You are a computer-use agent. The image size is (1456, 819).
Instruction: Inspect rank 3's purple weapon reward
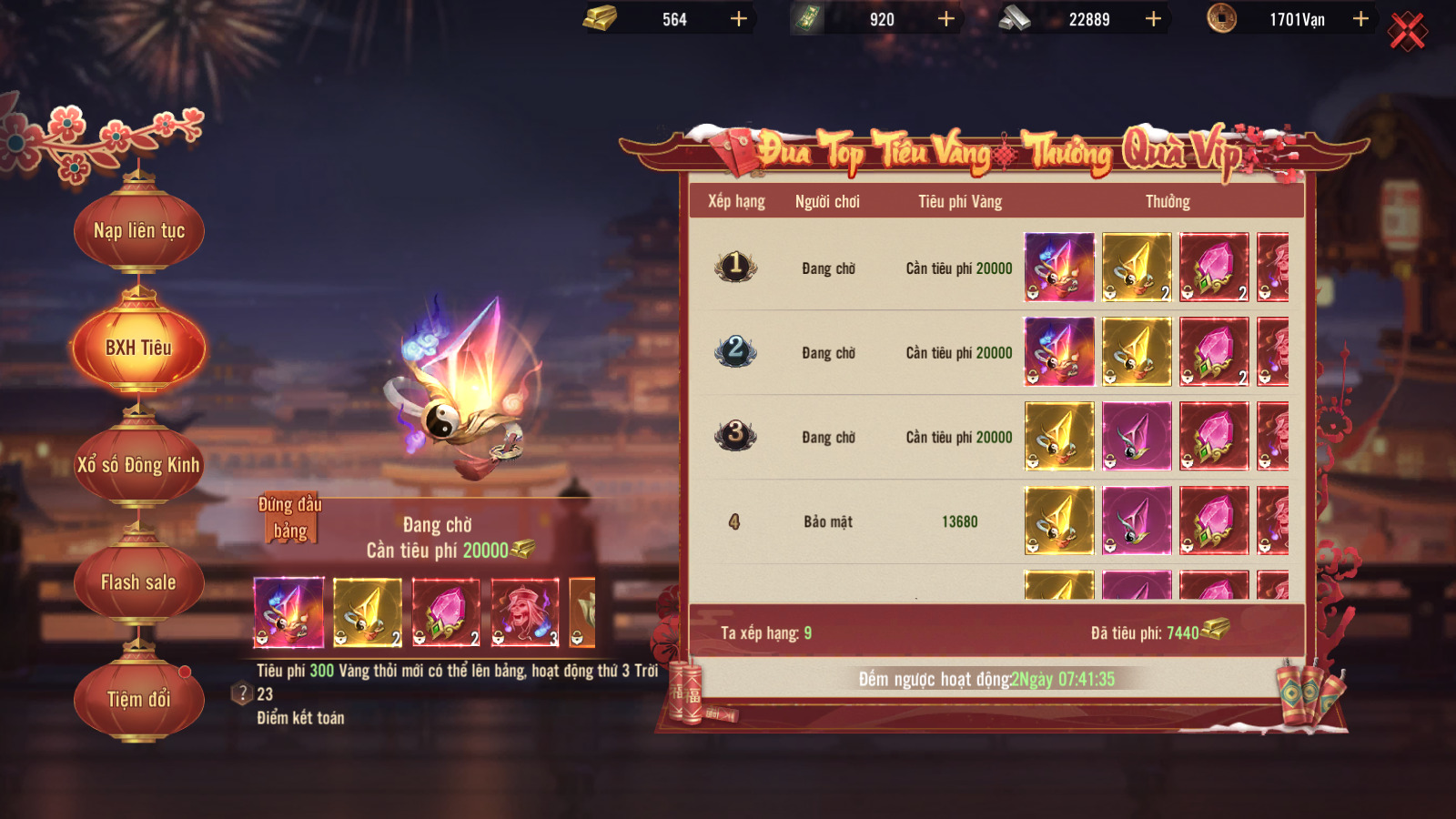1137,437
